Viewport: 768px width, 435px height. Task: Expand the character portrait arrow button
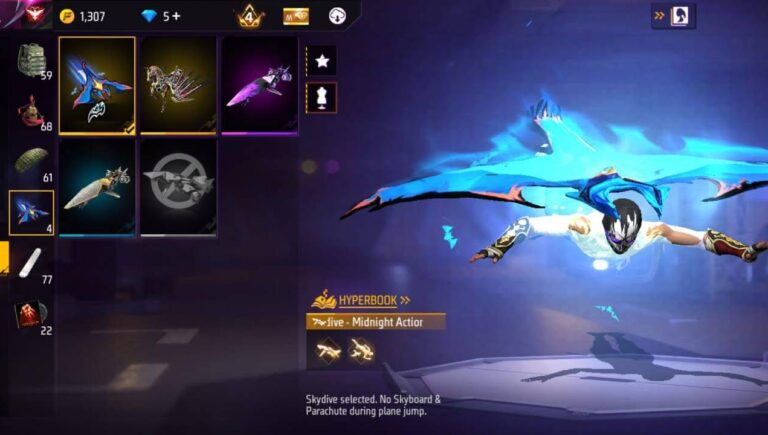[x=672, y=16]
